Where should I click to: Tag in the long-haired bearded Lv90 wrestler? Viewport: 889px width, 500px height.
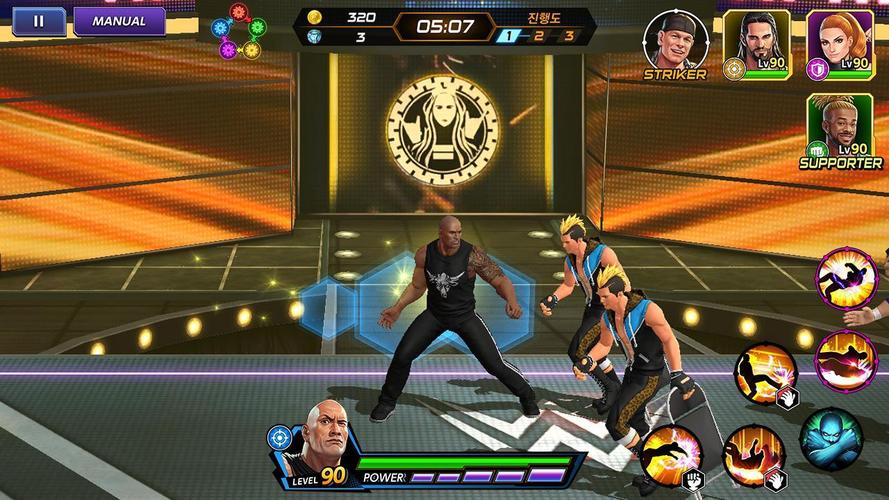tap(757, 42)
